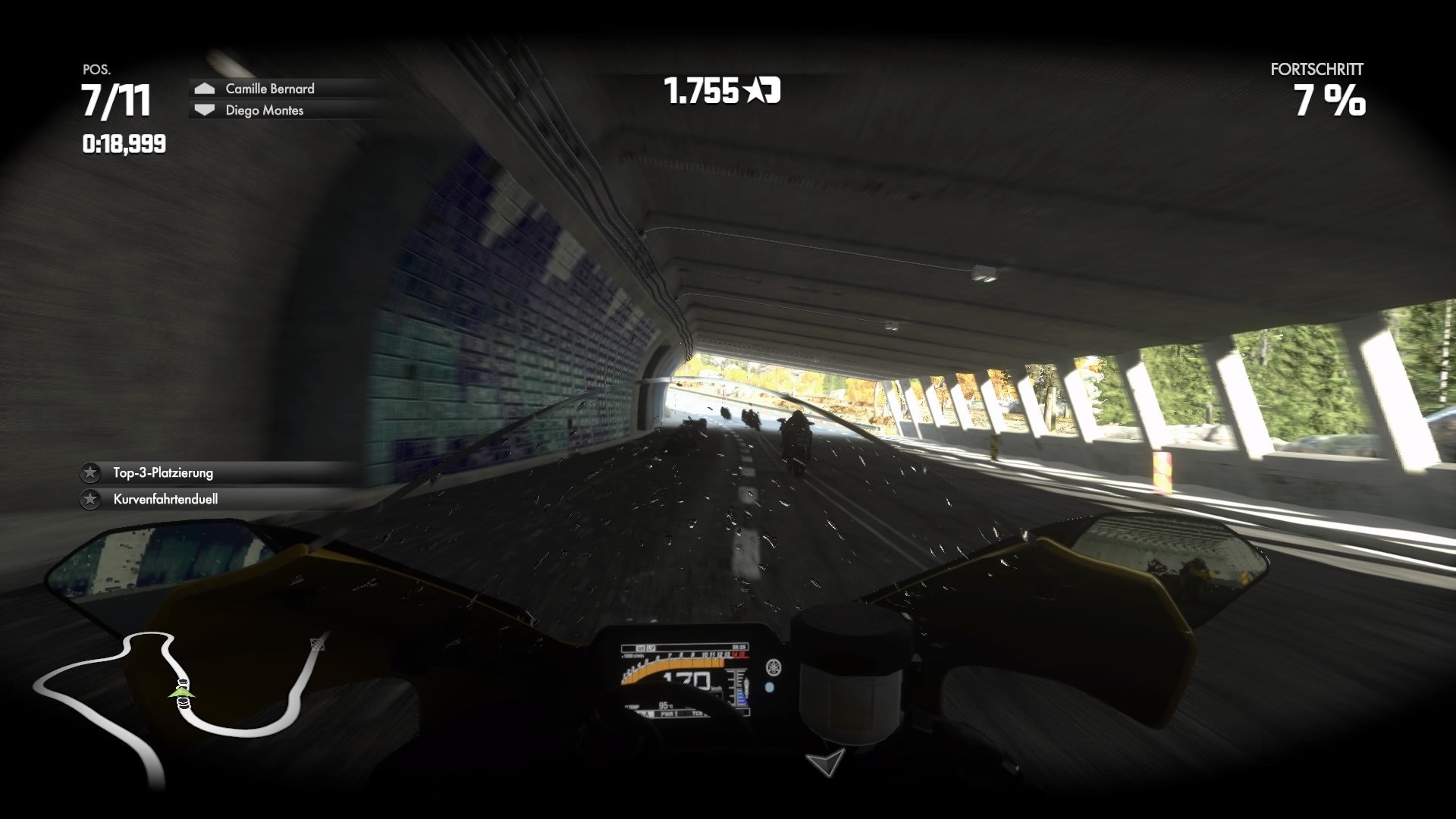Open the objectives list above Kurvenfahrtenduell
Viewport: 1456px width, 819px height.
[162, 472]
